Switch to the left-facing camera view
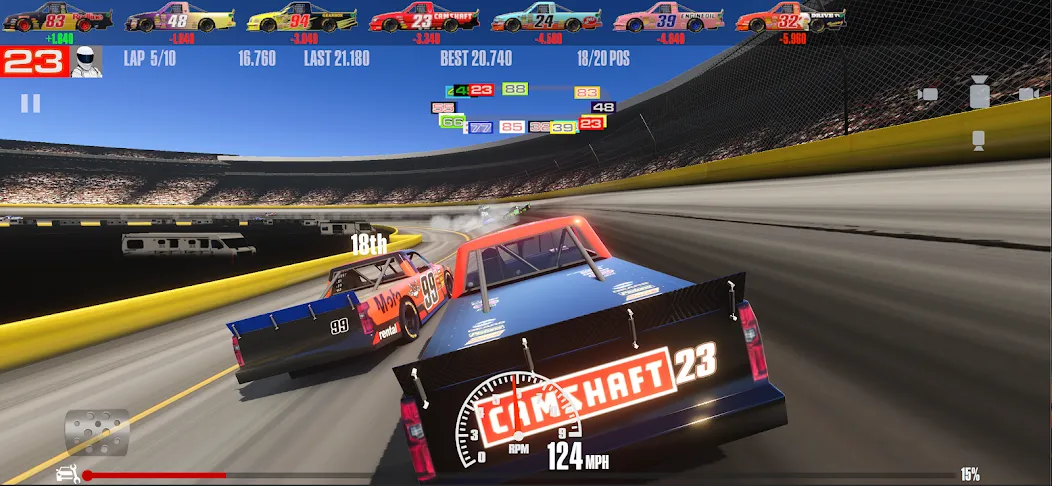Image resolution: width=1052 pixels, height=486 pixels. [x=929, y=95]
